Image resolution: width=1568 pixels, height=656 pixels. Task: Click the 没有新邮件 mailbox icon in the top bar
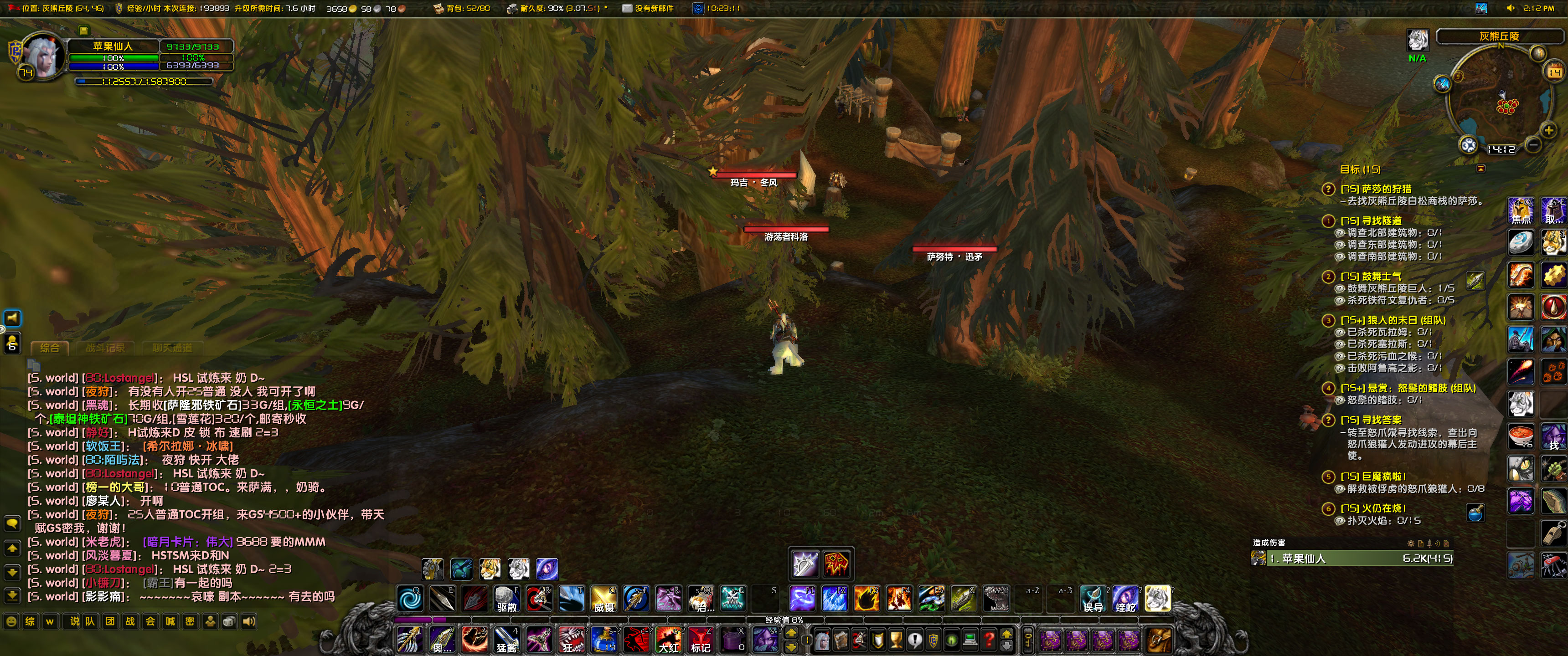pyautogui.click(x=627, y=9)
